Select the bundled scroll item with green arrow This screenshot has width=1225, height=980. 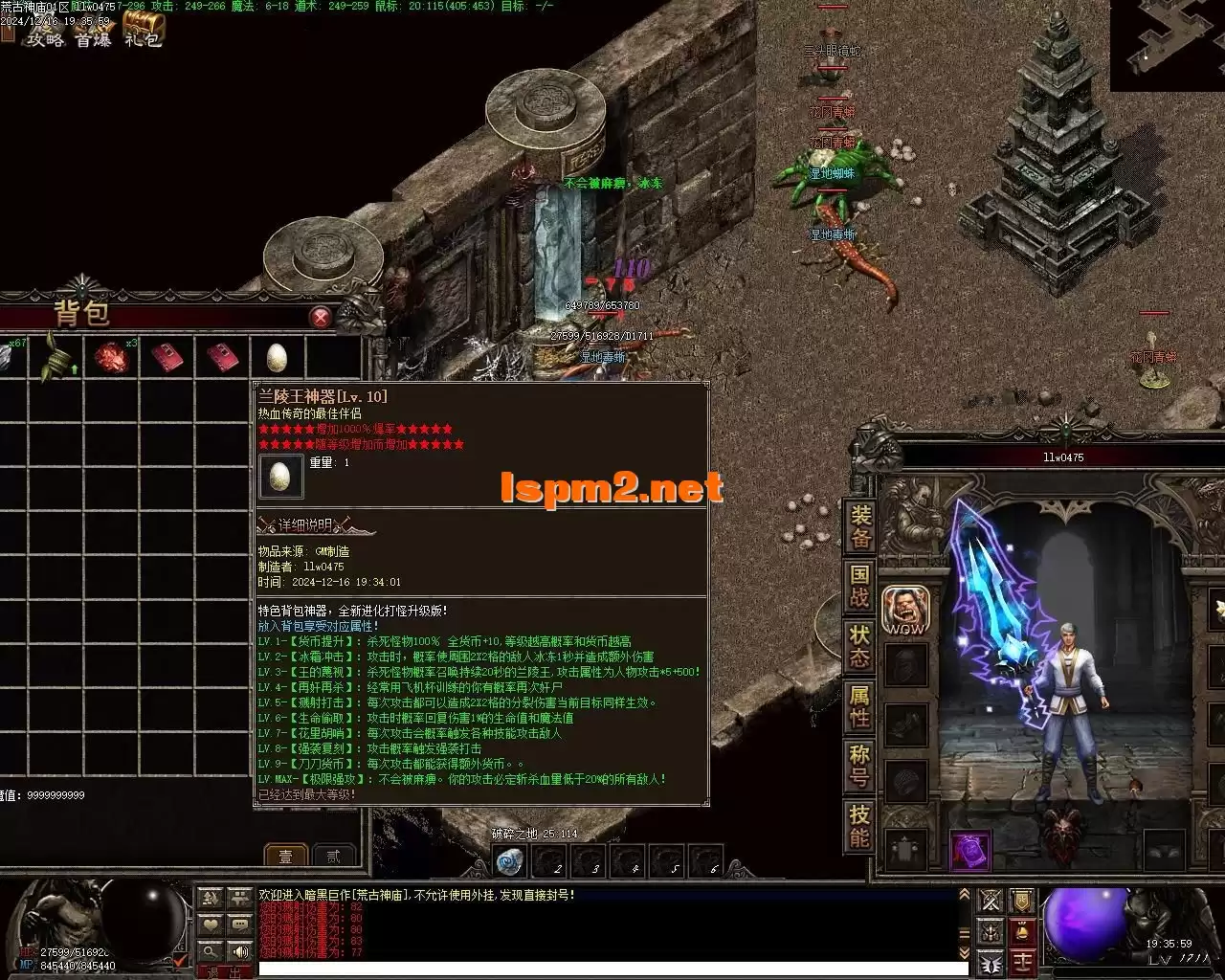(x=57, y=358)
